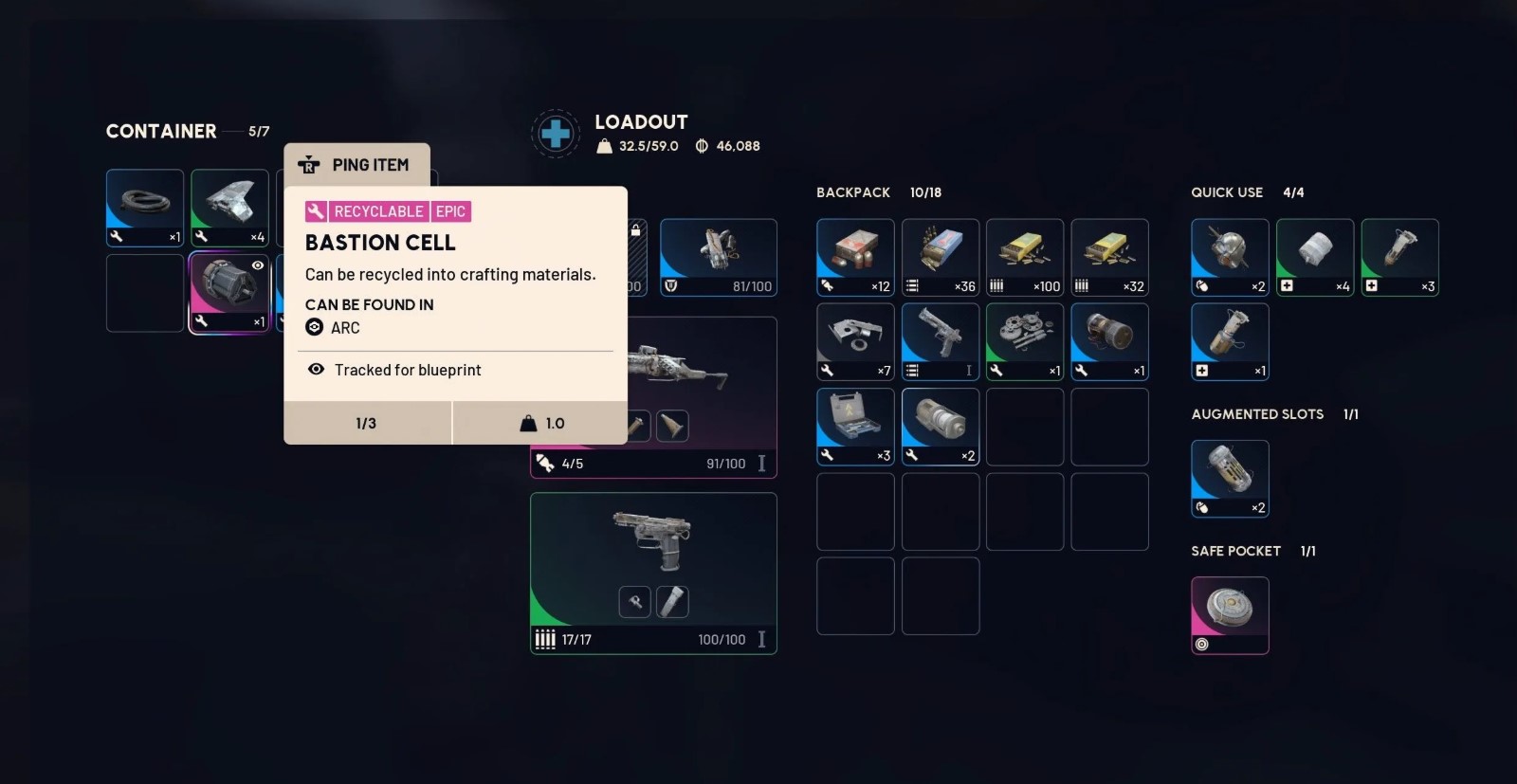Select the canister stack of two in backpack

(x=941, y=427)
